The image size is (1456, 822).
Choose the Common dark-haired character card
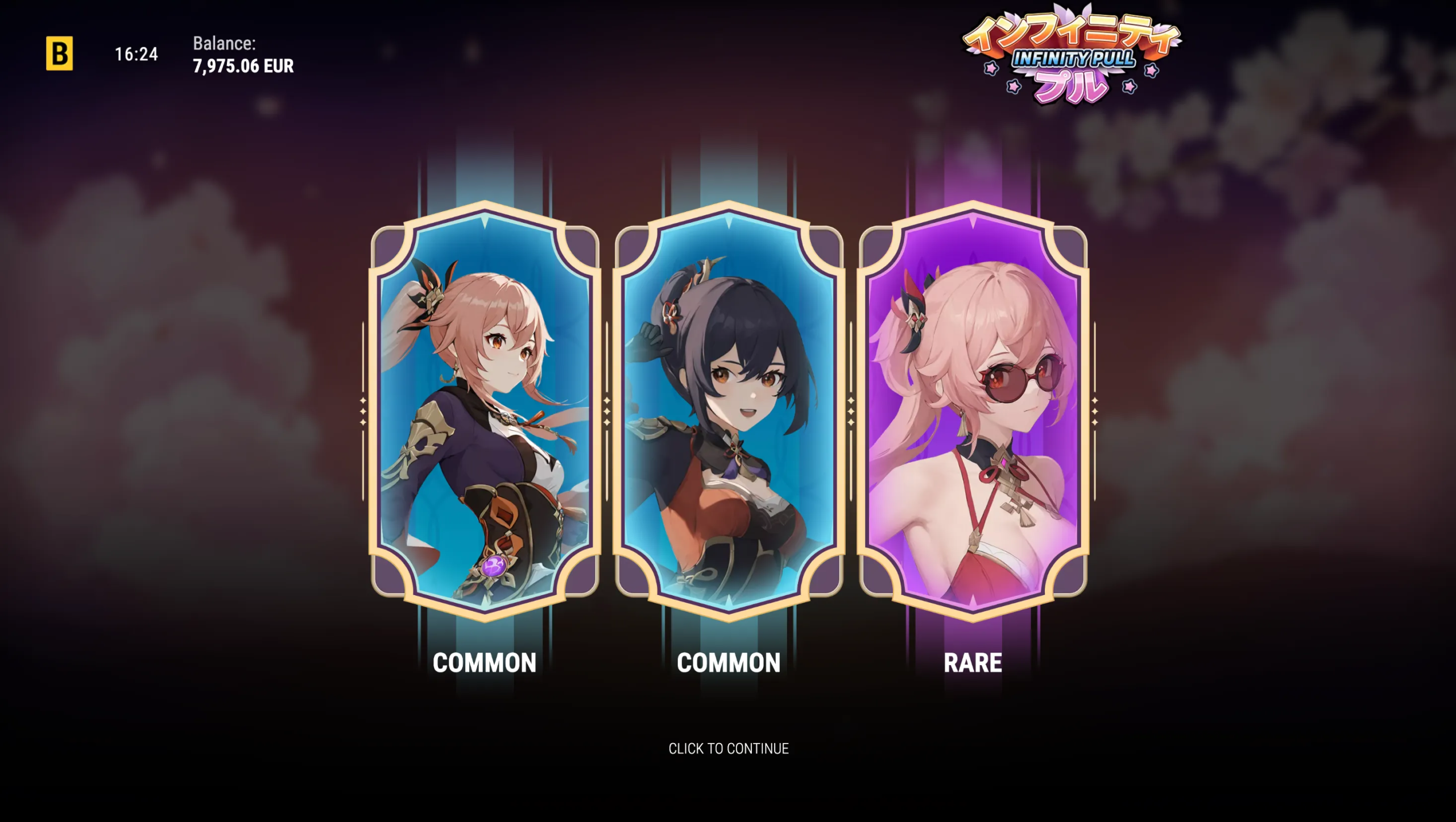729,409
